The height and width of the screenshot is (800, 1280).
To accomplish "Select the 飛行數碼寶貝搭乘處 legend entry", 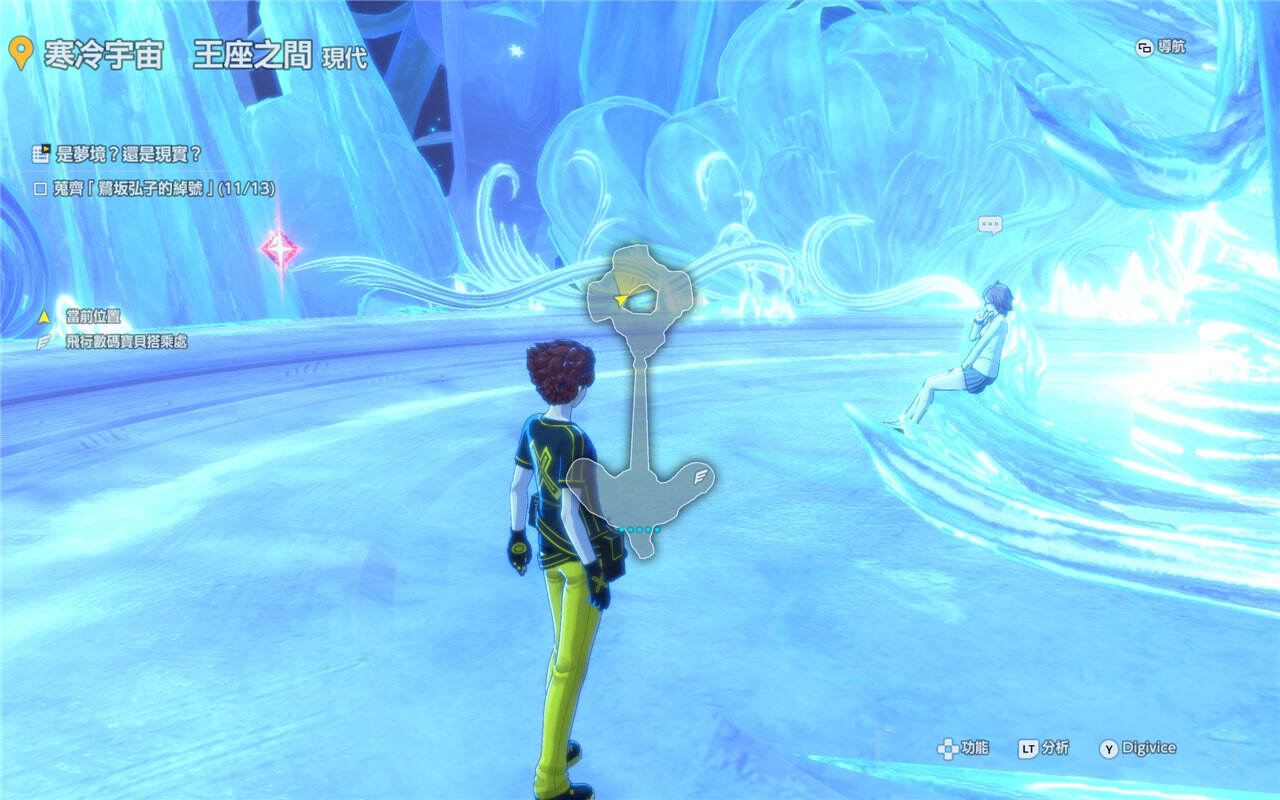I will coord(126,342).
